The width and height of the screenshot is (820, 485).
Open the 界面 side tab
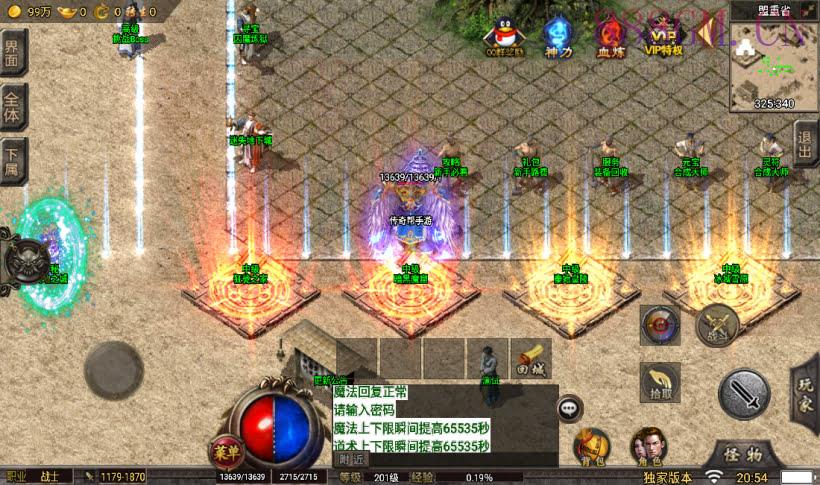13,52
